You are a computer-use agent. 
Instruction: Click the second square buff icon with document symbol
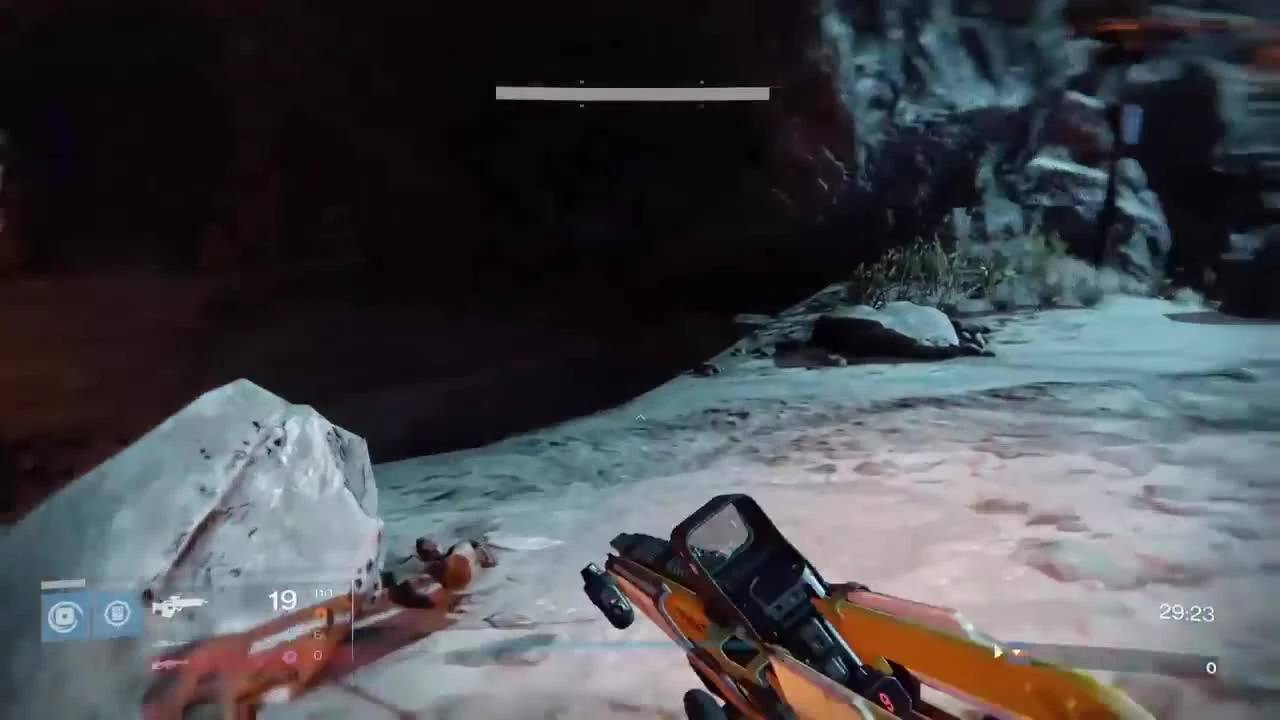[117, 614]
